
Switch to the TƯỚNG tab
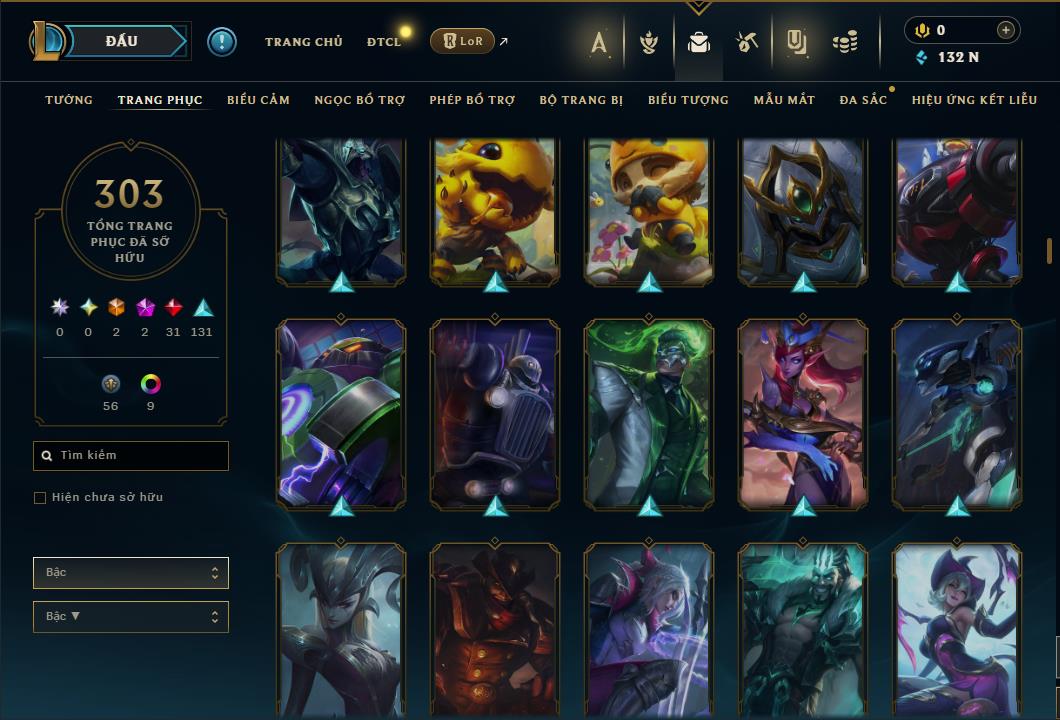tap(69, 100)
